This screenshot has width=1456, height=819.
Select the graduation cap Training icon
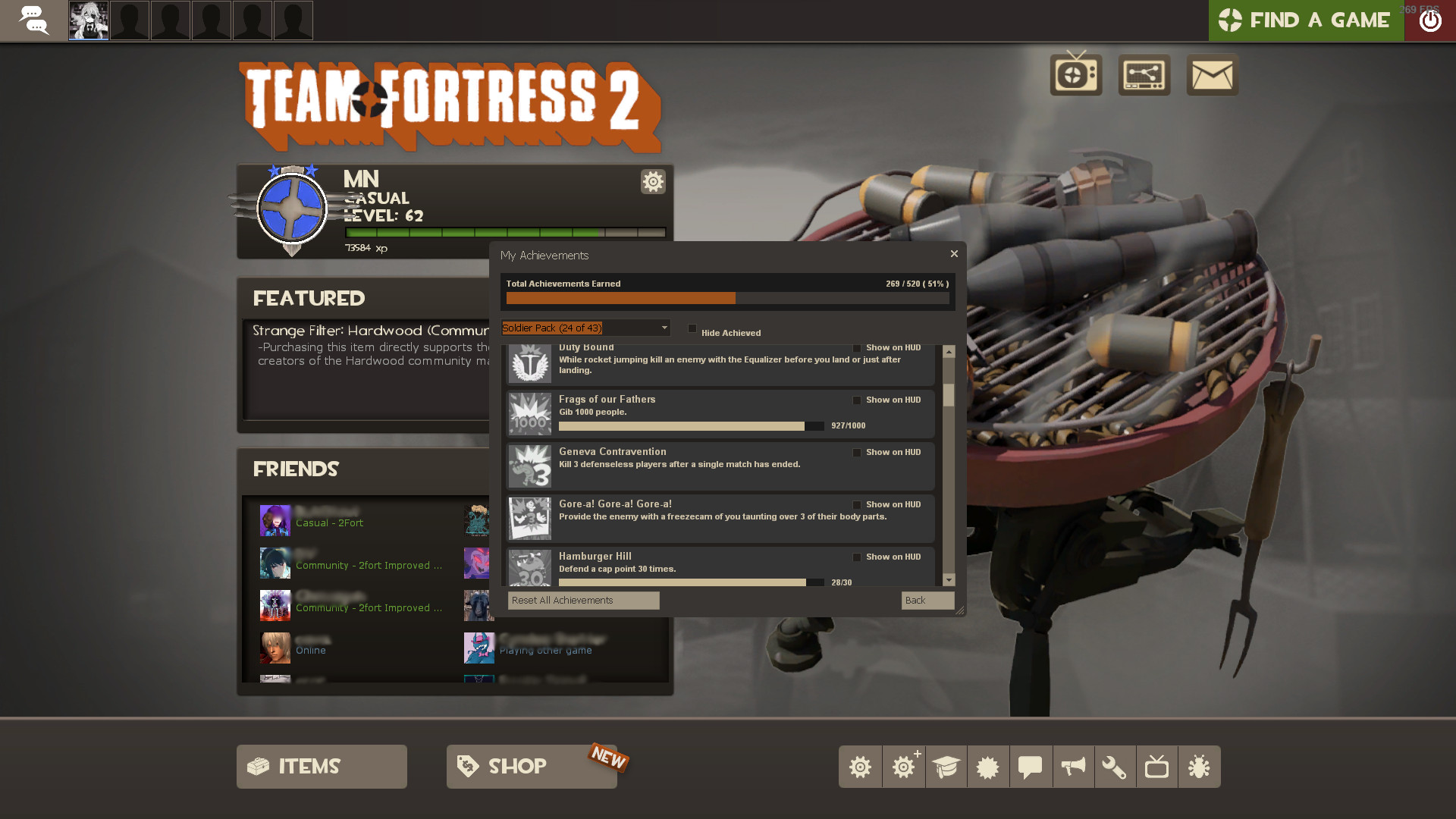[946, 767]
